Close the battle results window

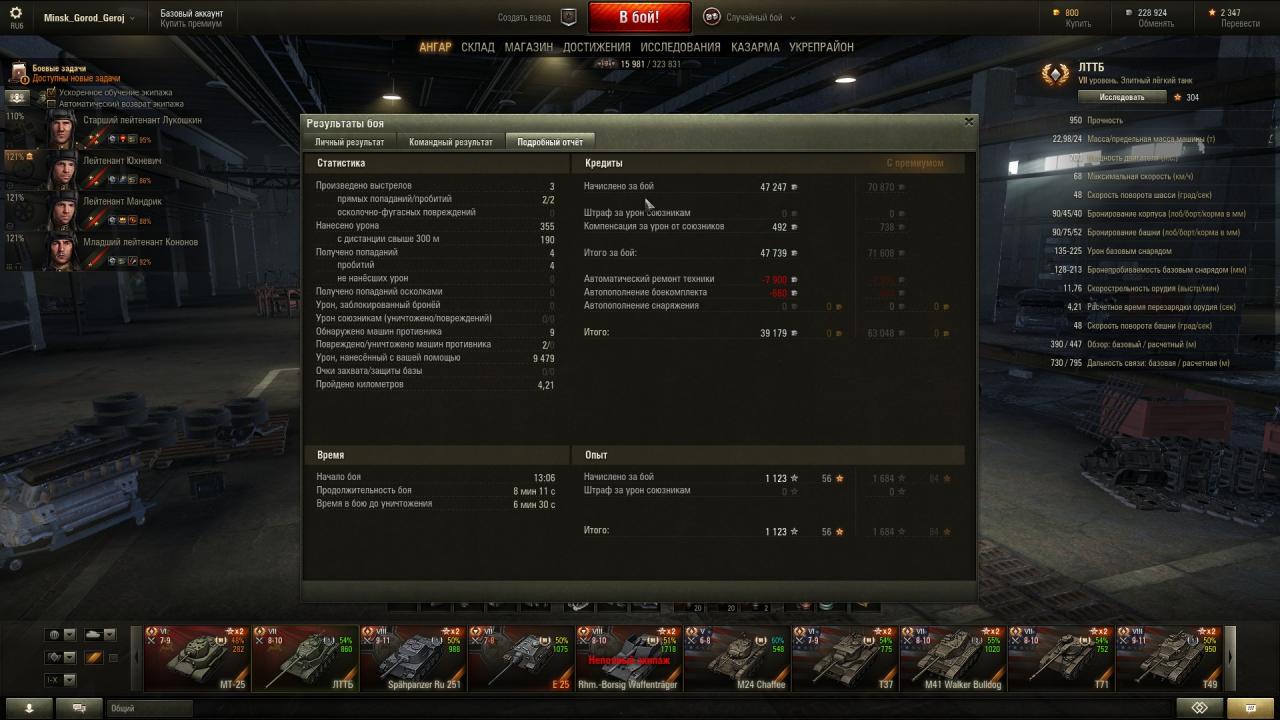pyautogui.click(x=968, y=121)
